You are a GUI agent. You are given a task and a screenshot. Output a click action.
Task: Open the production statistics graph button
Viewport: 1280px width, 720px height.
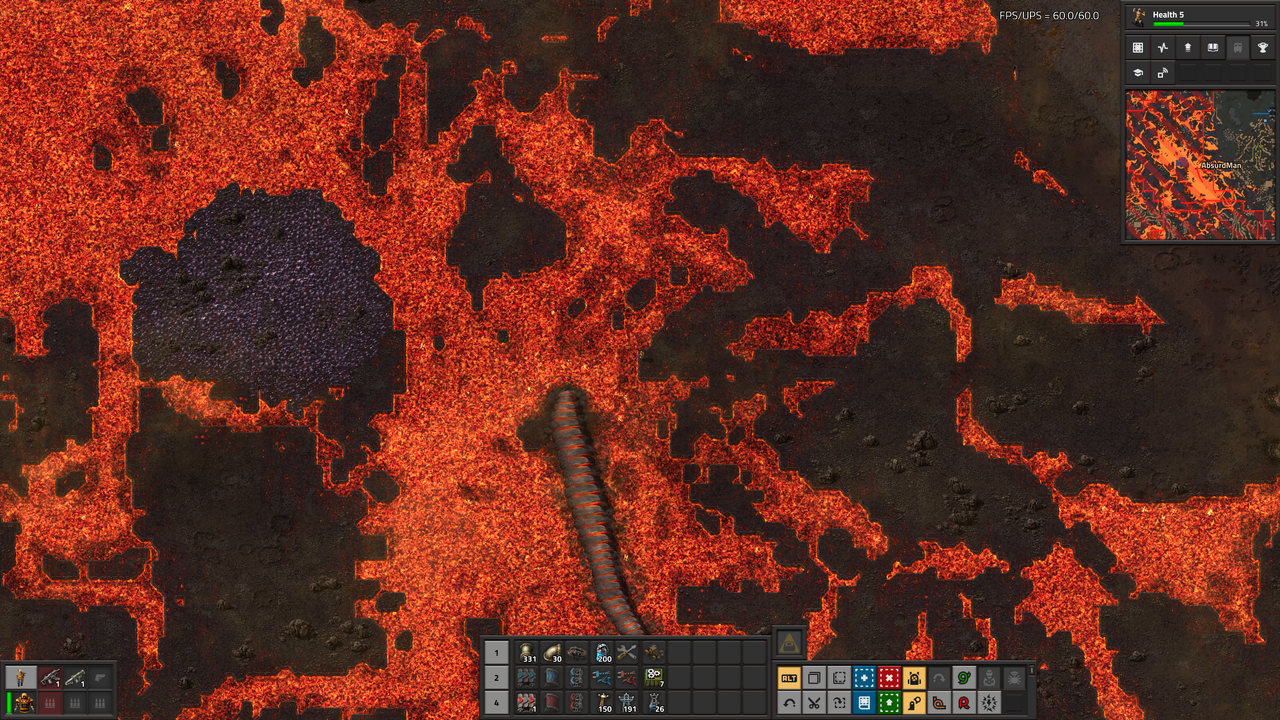1162,47
